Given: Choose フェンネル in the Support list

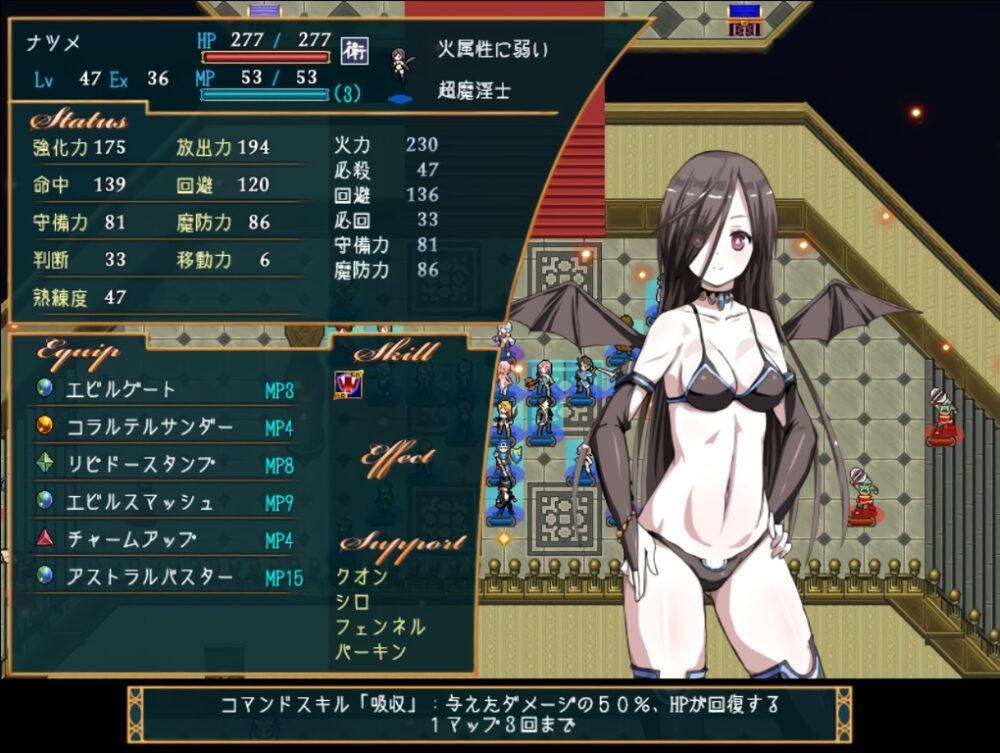Looking at the screenshot, I should 381,627.
